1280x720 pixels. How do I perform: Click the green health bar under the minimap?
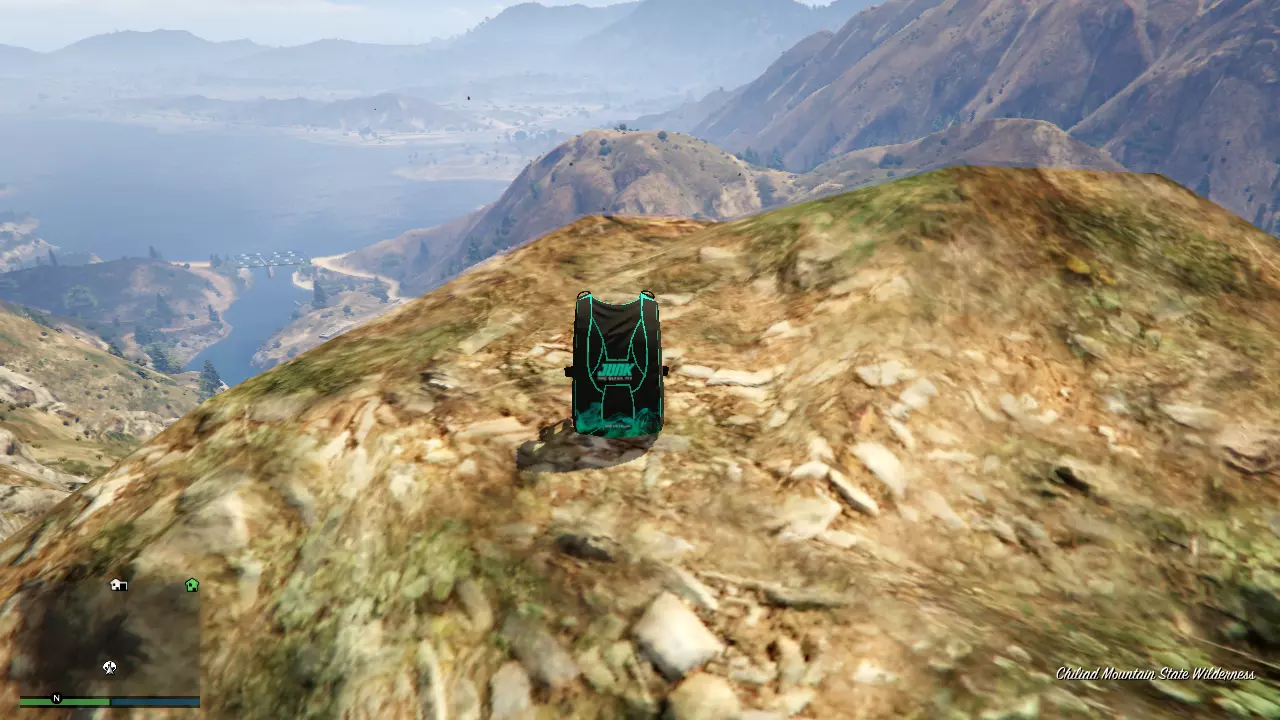tap(65, 702)
